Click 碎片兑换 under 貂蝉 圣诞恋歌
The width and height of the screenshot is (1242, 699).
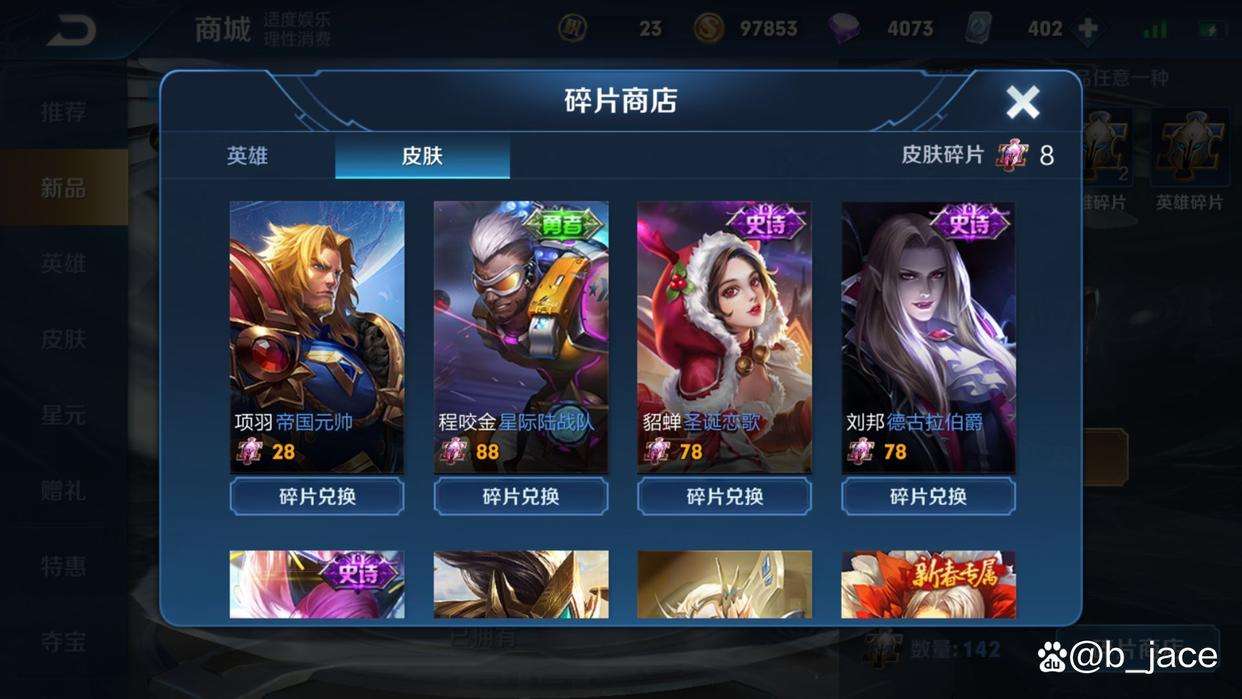tap(725, 496)
